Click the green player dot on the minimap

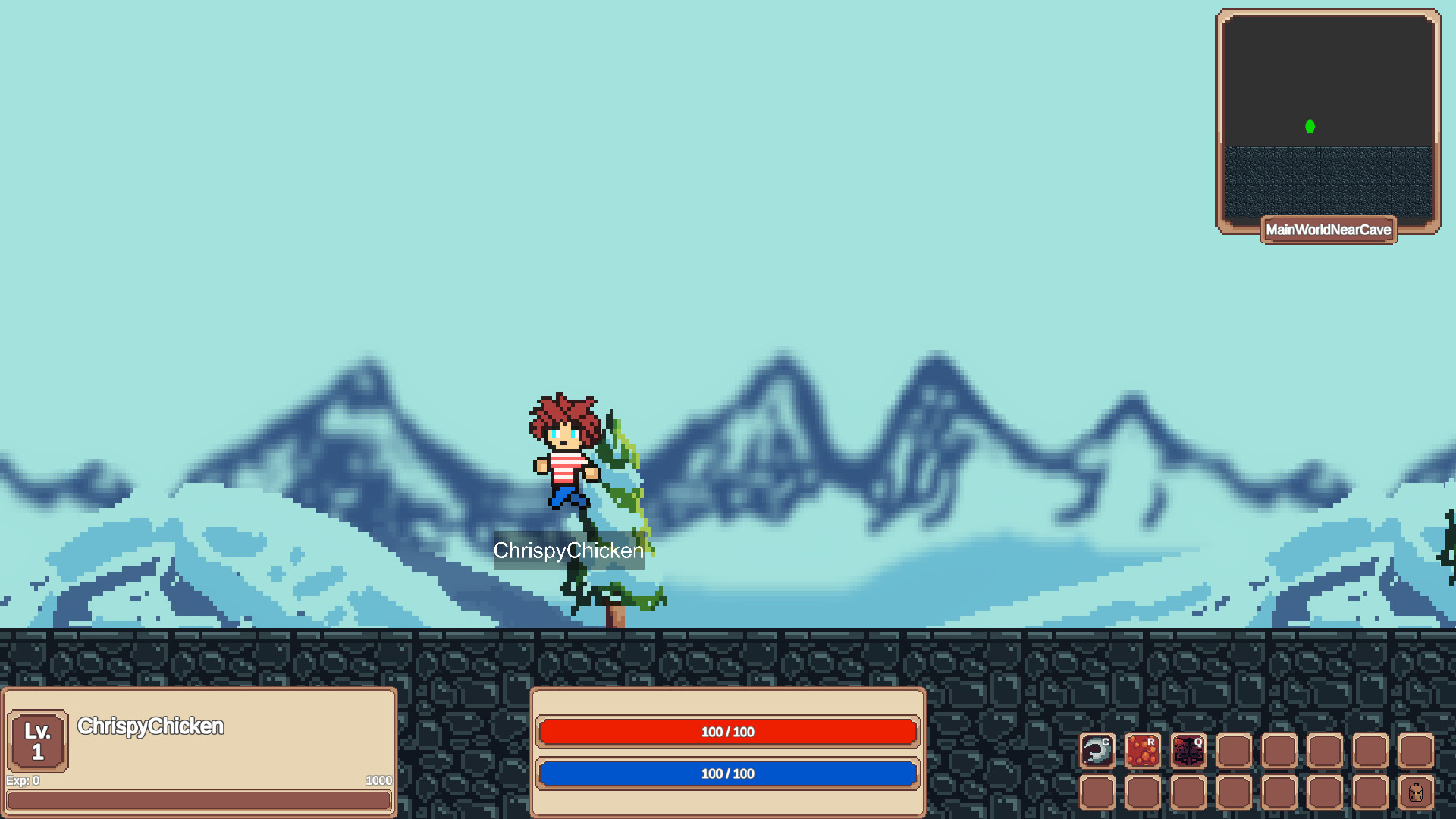[1309, 126]
